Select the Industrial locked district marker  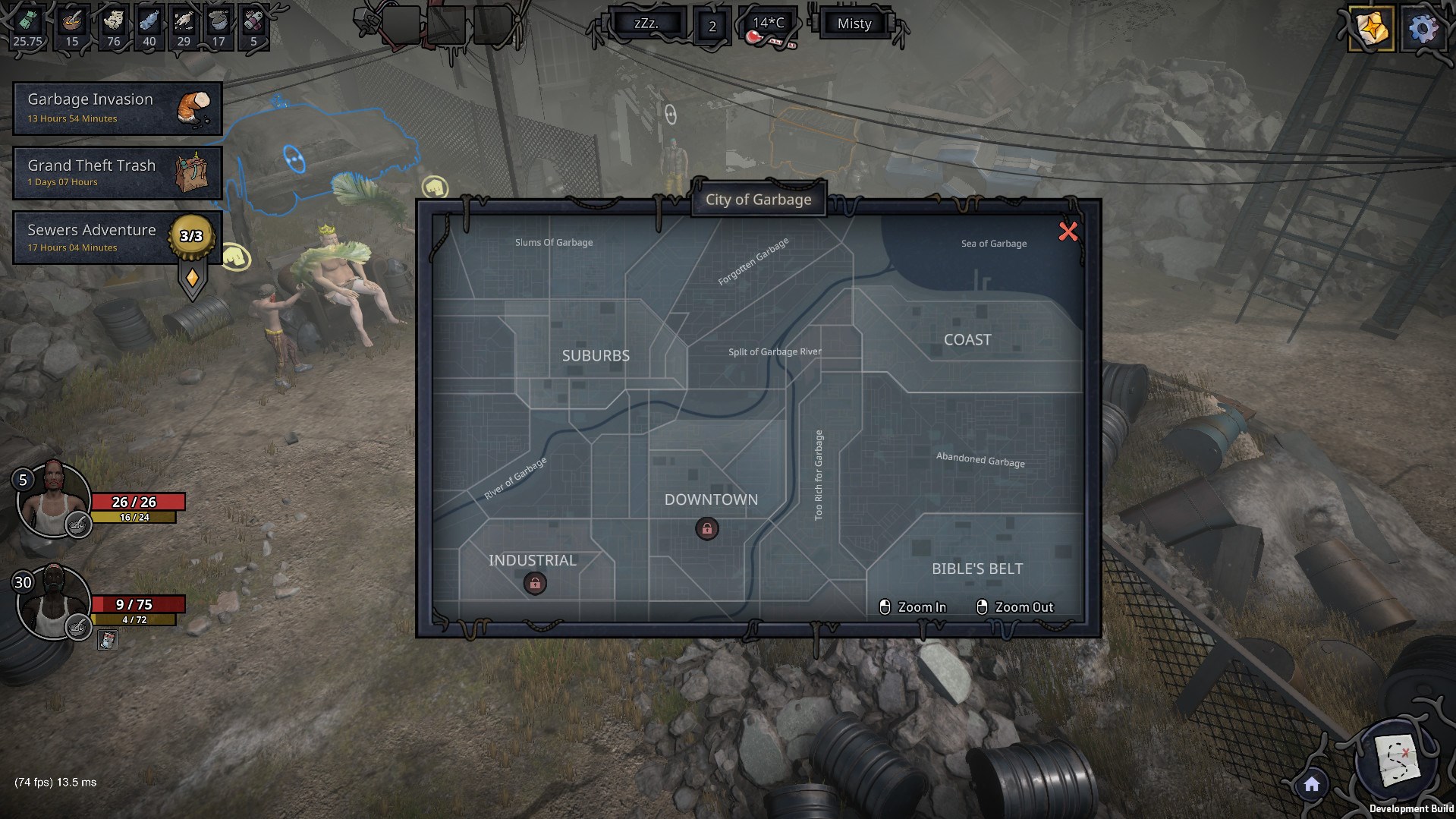click(535, 583)
